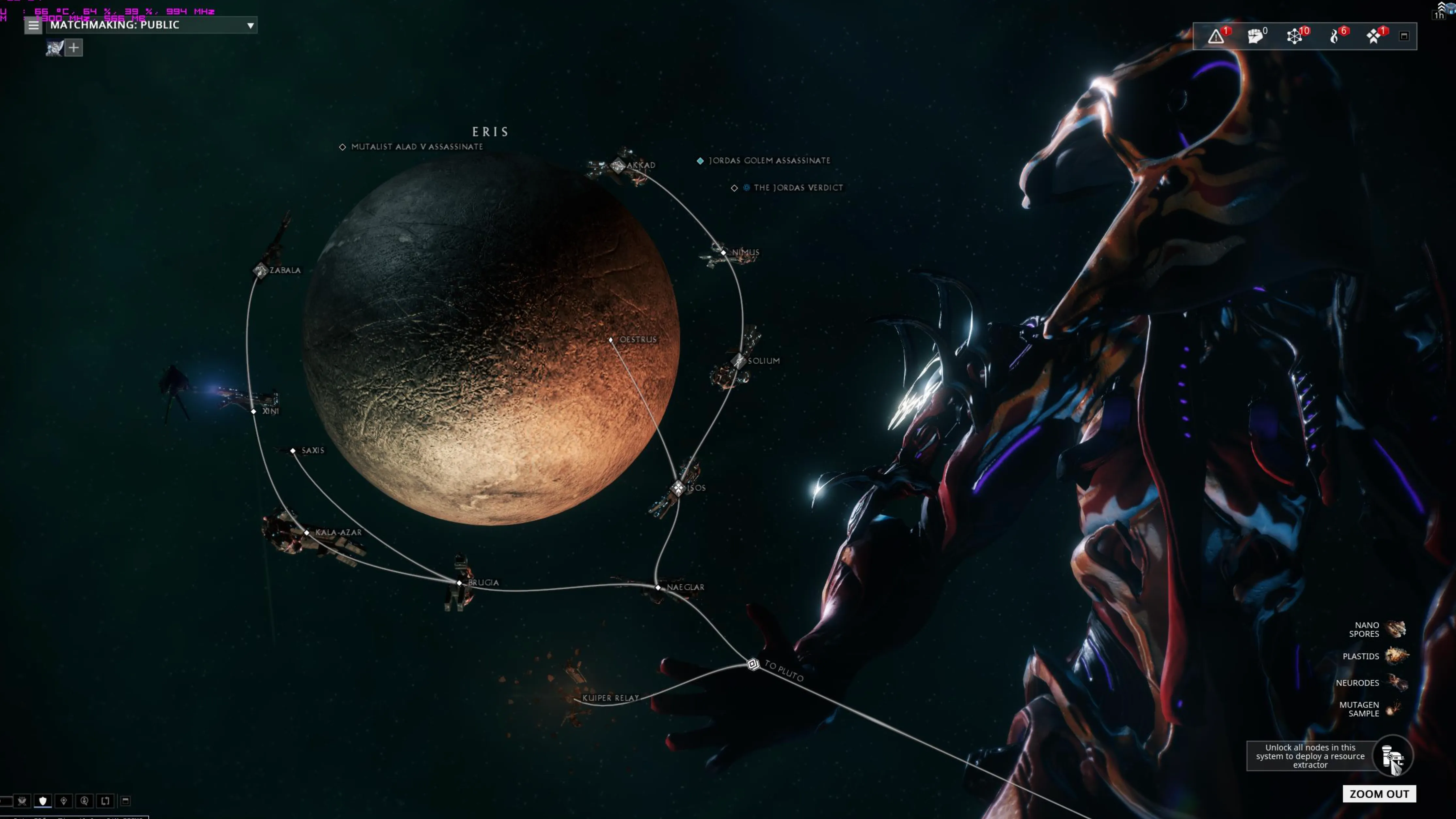
Task: Toggle the shield filter in the bottom toolbar
Action: 42,801
